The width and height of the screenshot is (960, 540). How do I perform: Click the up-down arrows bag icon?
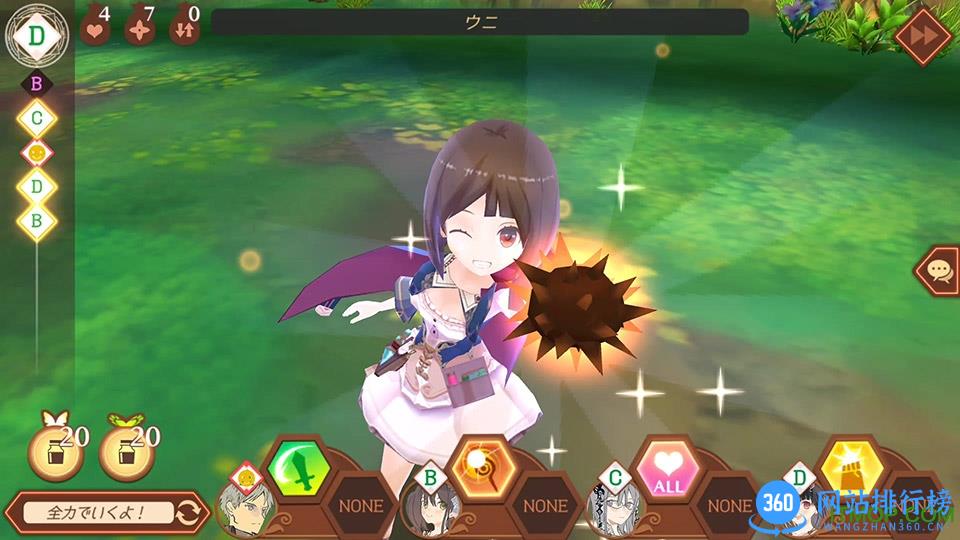[x=184, y=25]
